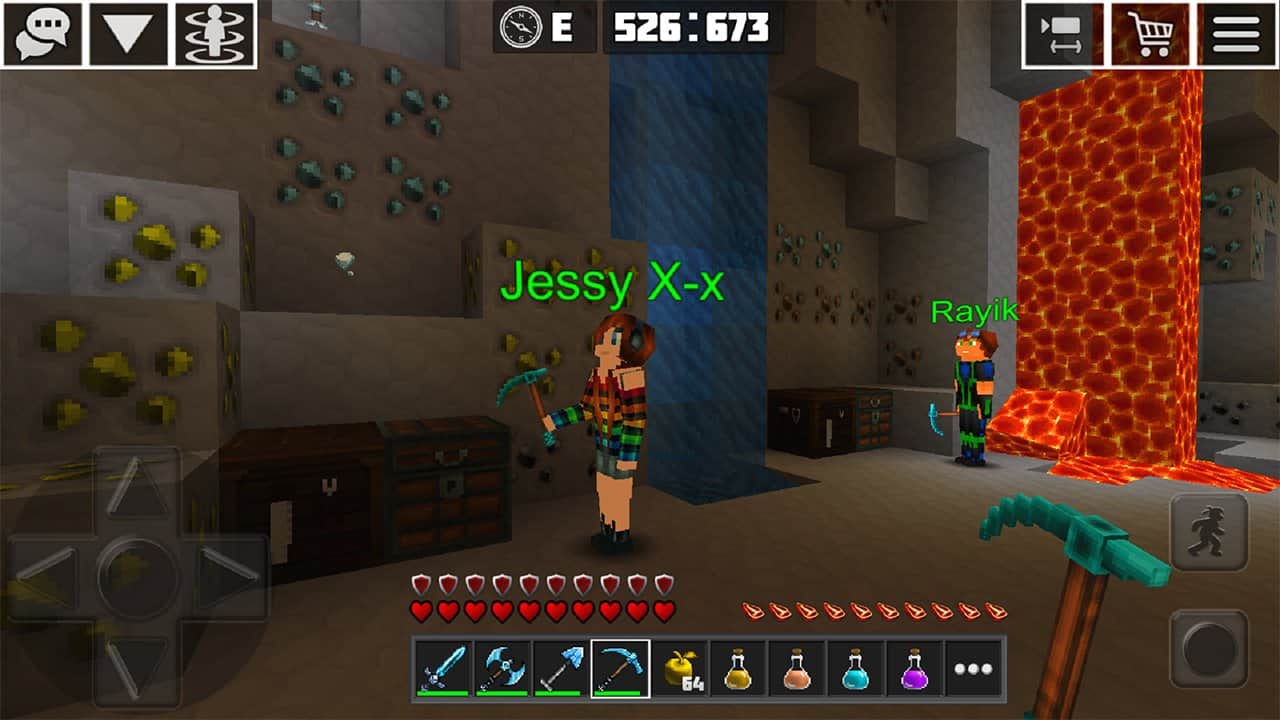Screen dimensions: 1280x720
Task: Click the character with rings icon
Action: 214,33
